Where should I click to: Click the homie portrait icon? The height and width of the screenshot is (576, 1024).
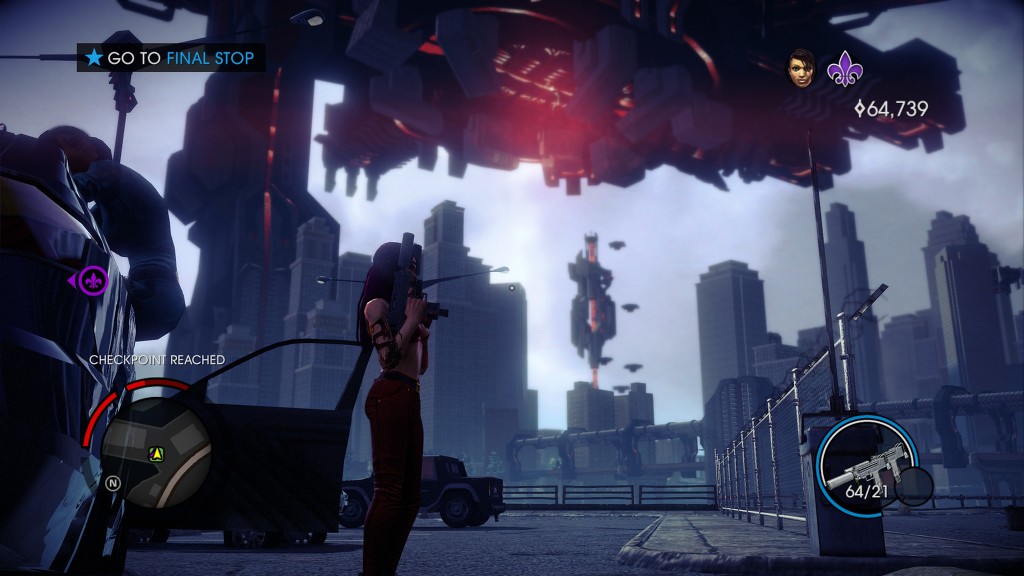click(x=800, y=68)
